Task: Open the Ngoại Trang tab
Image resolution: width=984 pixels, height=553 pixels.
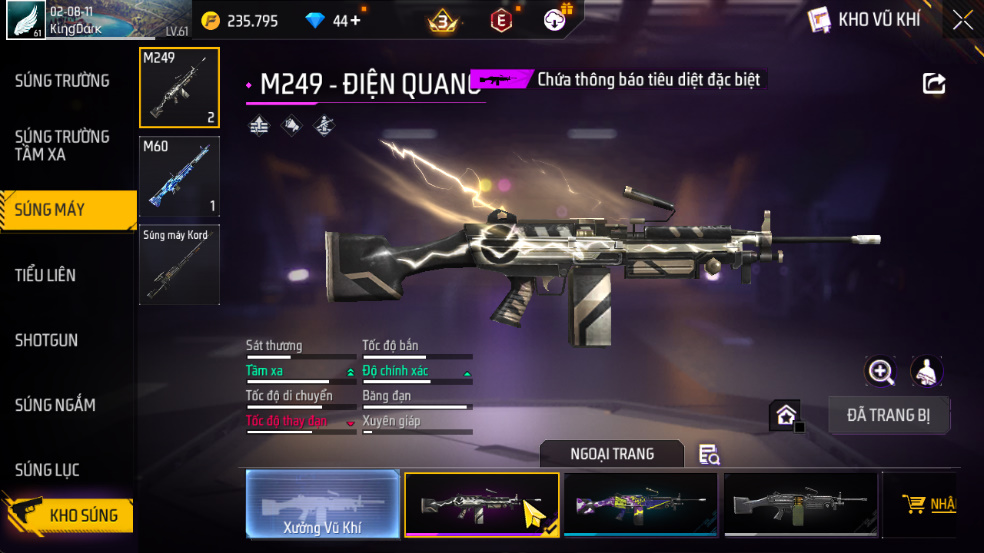Action: click(x=612, y=454)
